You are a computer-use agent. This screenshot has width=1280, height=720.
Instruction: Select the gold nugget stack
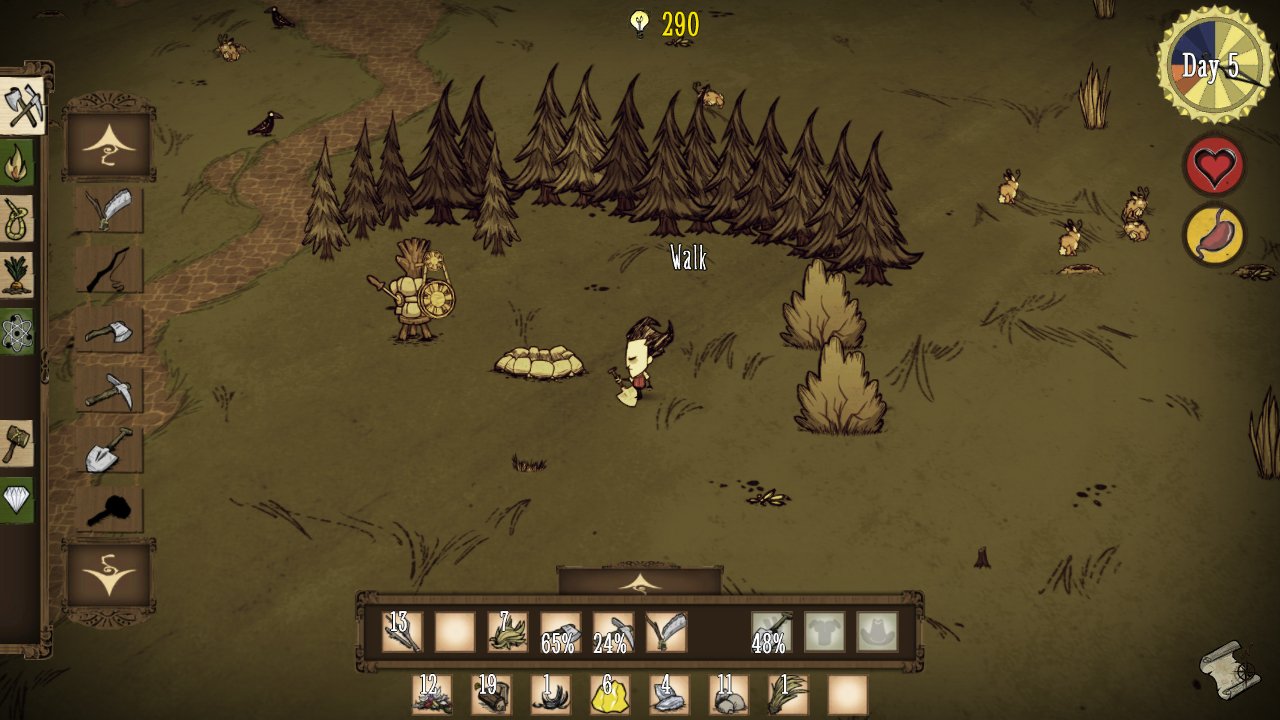[x=608, y=695]
